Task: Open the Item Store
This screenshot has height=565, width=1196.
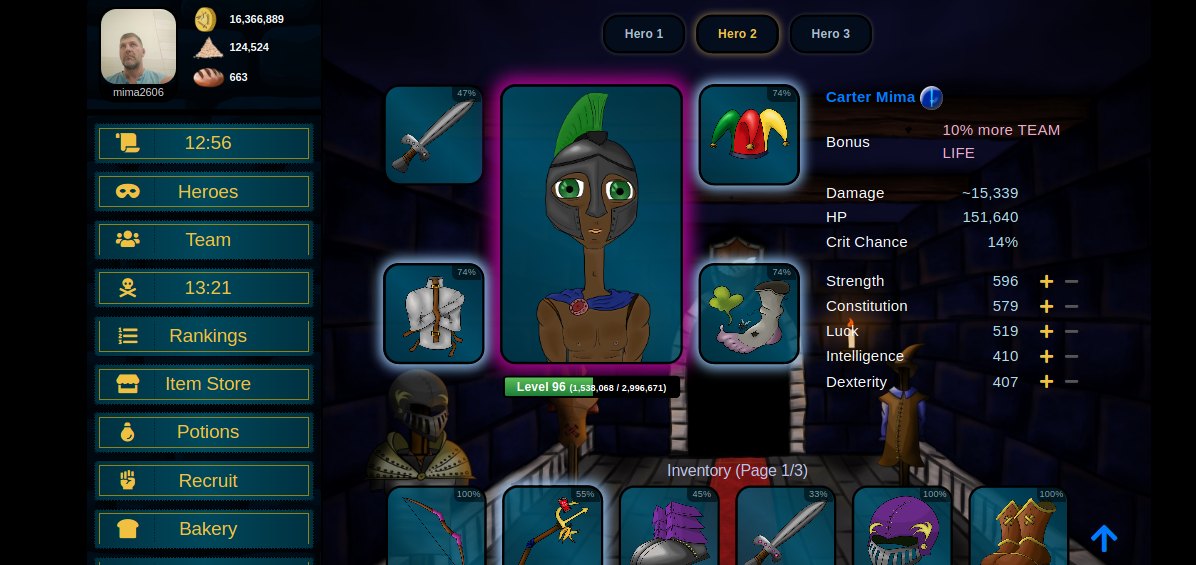Action: coord(204,384)
